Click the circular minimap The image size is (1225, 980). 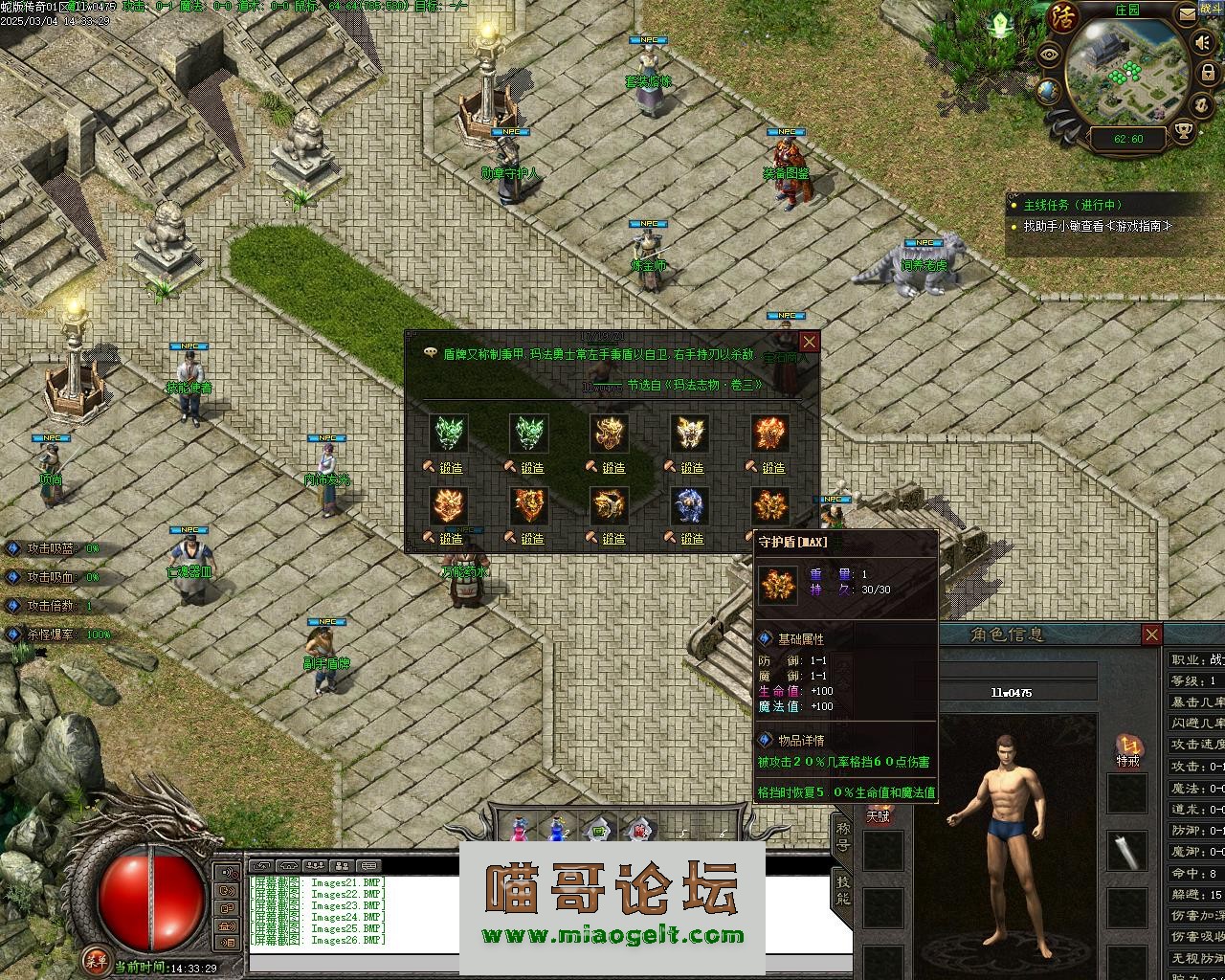[x=1127, y=72]
